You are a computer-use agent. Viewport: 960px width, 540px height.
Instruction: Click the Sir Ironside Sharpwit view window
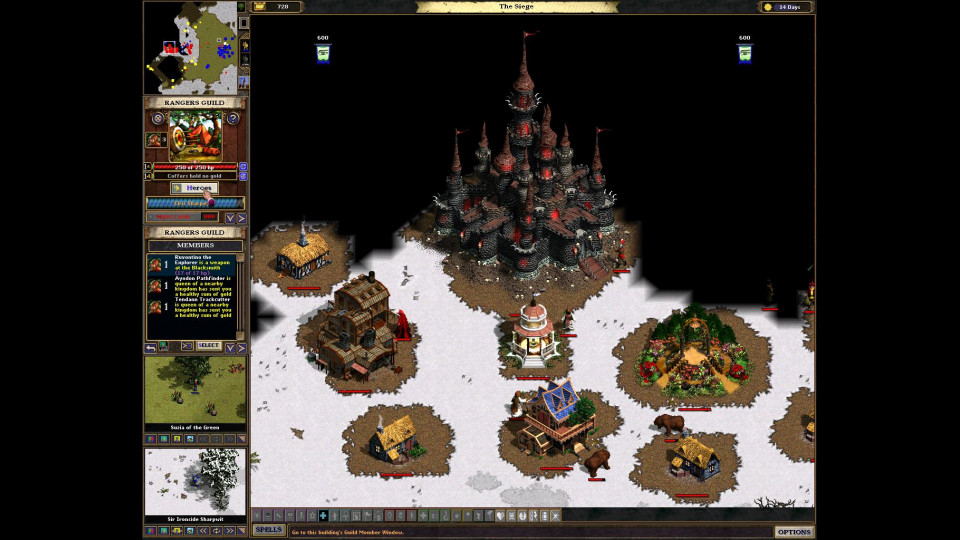[195, 481]
